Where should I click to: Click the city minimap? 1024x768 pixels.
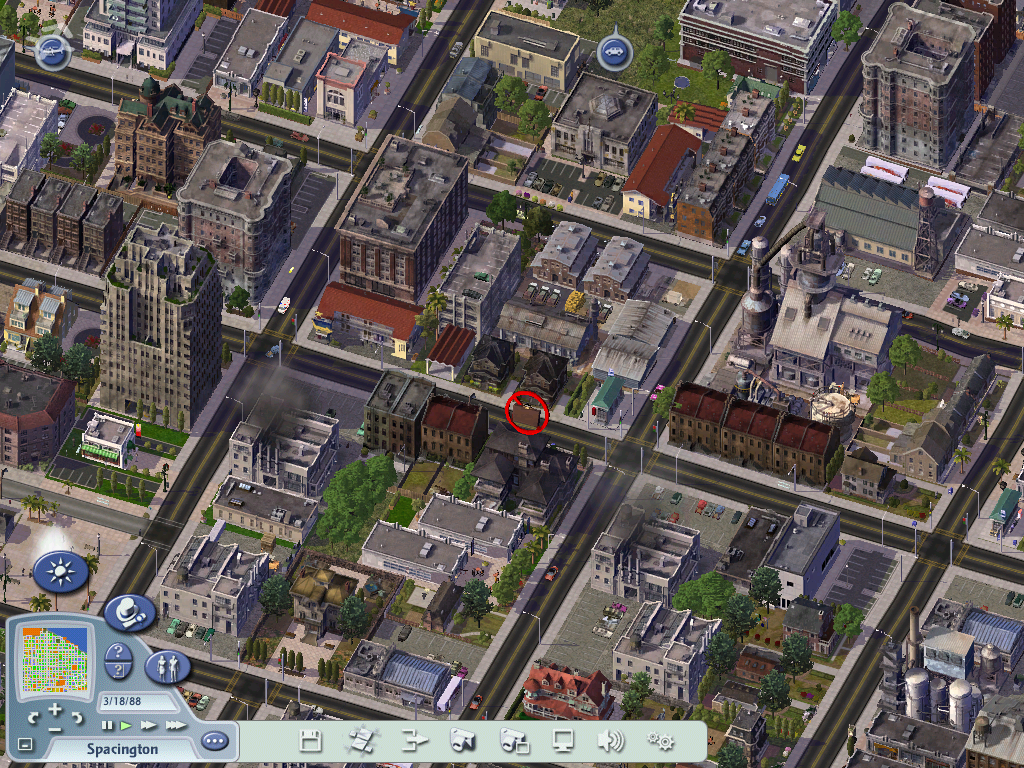(x=56, y=660)
